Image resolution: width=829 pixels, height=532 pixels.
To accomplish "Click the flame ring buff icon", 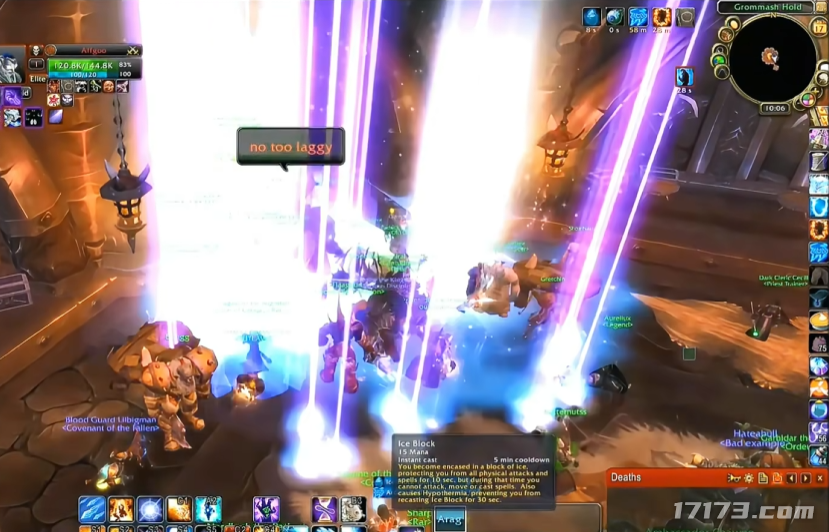I will (x=662, y=17).
